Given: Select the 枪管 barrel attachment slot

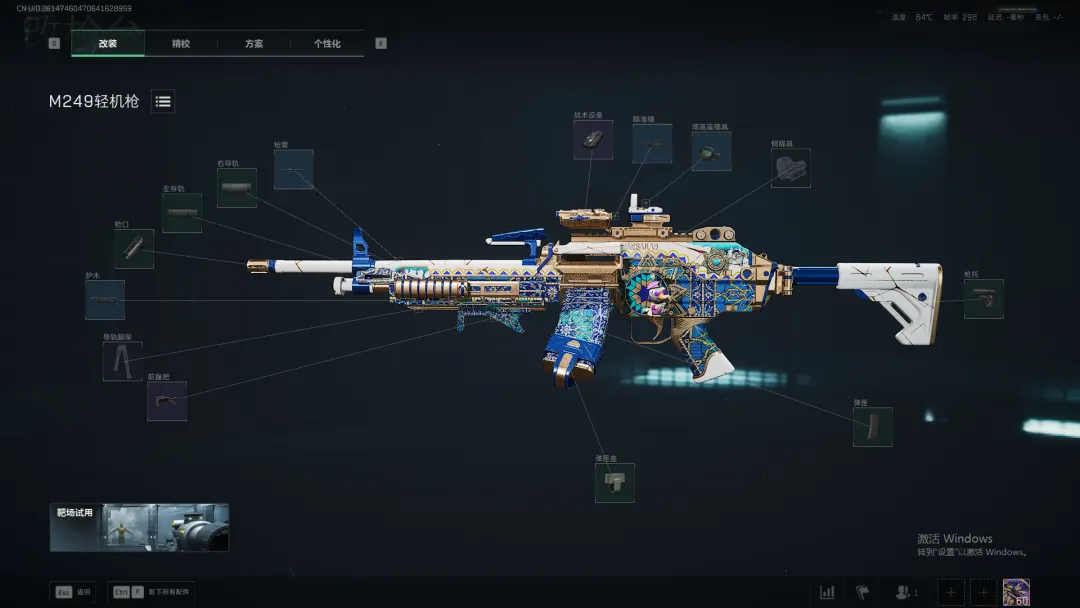Looking at the screenshot, I should click(x=293, y=170).
